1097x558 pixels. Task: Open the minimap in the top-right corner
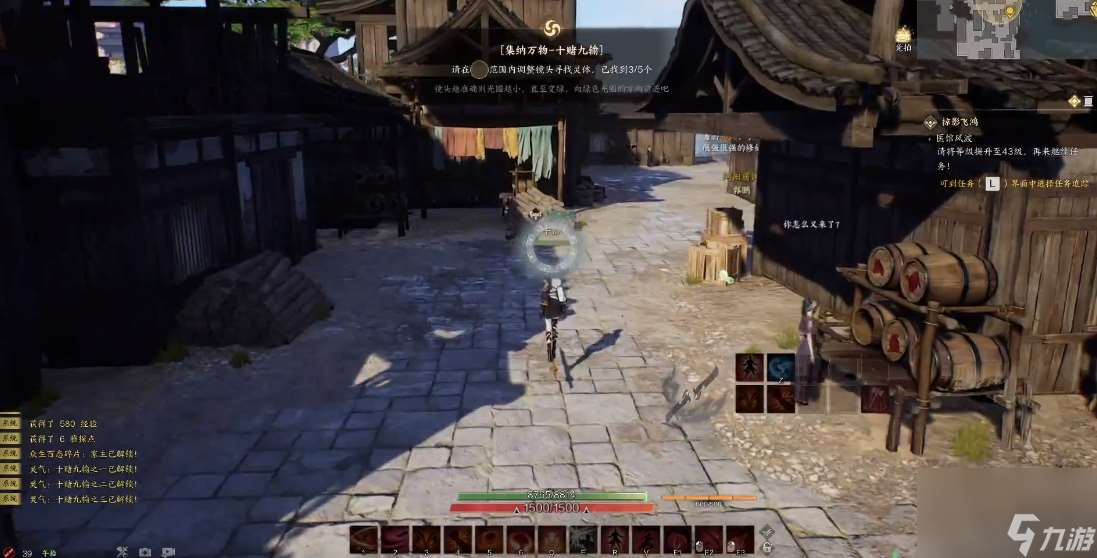(1007, 28)
